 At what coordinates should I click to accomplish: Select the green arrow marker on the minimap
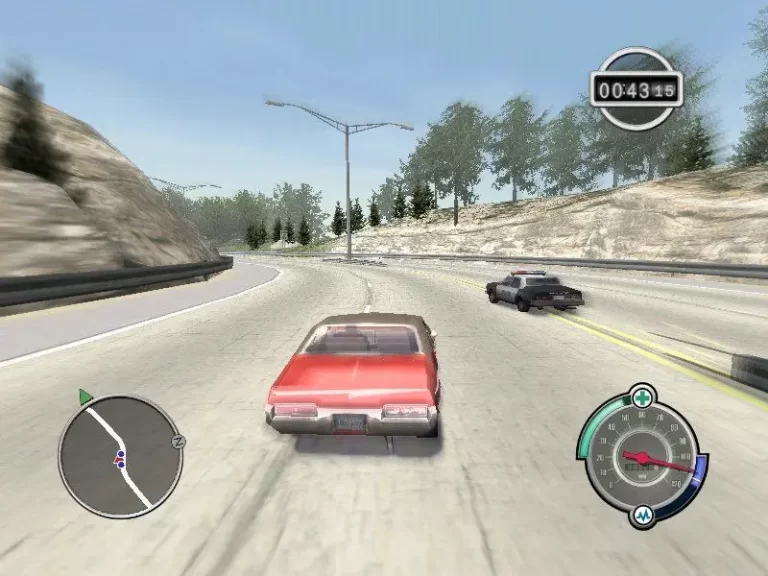click(x=85, y=397)
